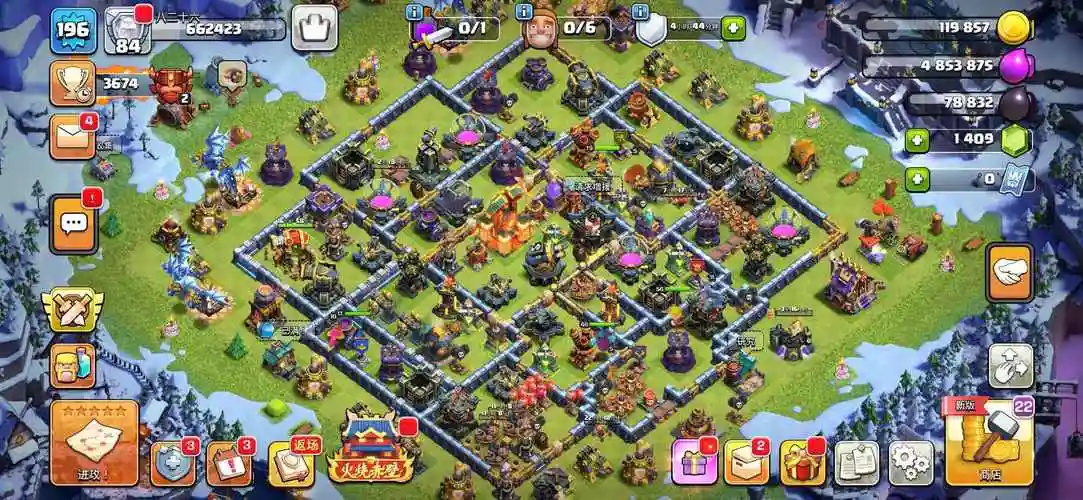The image size is (1083, 500).
Task: Open the 商店 shop with the hammer icon
Action: (988, 442)
